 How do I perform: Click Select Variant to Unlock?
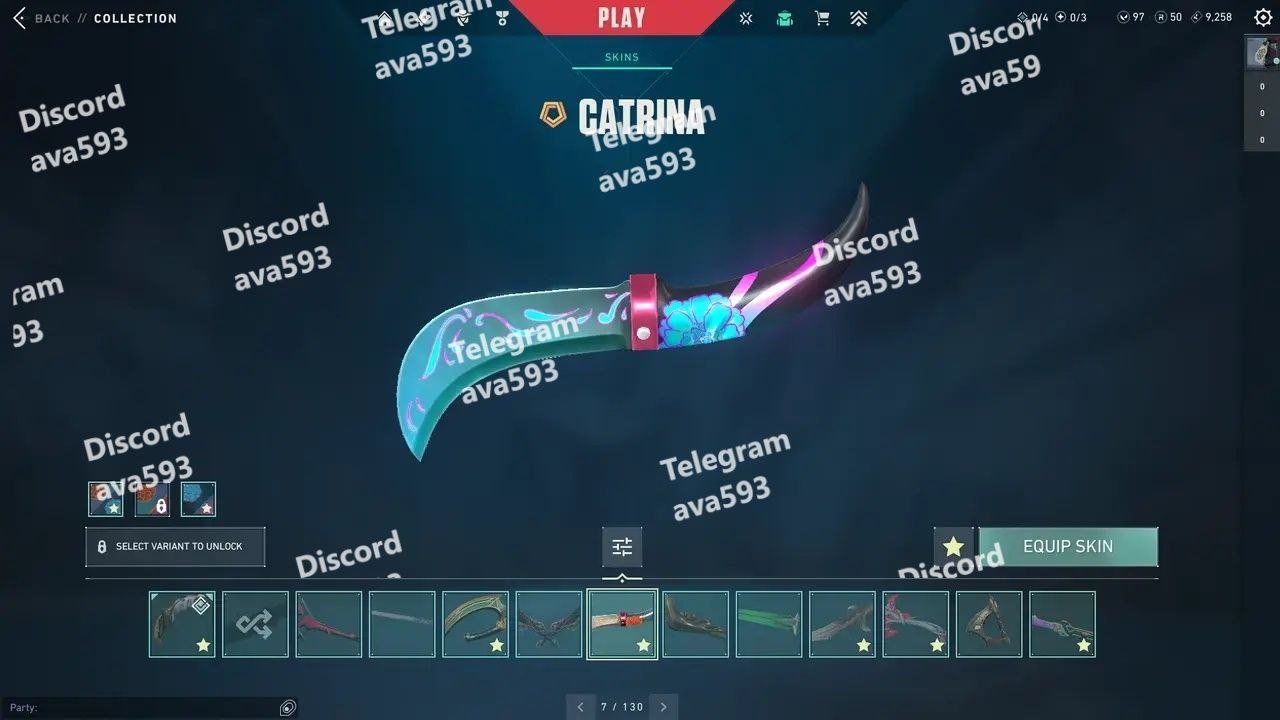(175, 547)
